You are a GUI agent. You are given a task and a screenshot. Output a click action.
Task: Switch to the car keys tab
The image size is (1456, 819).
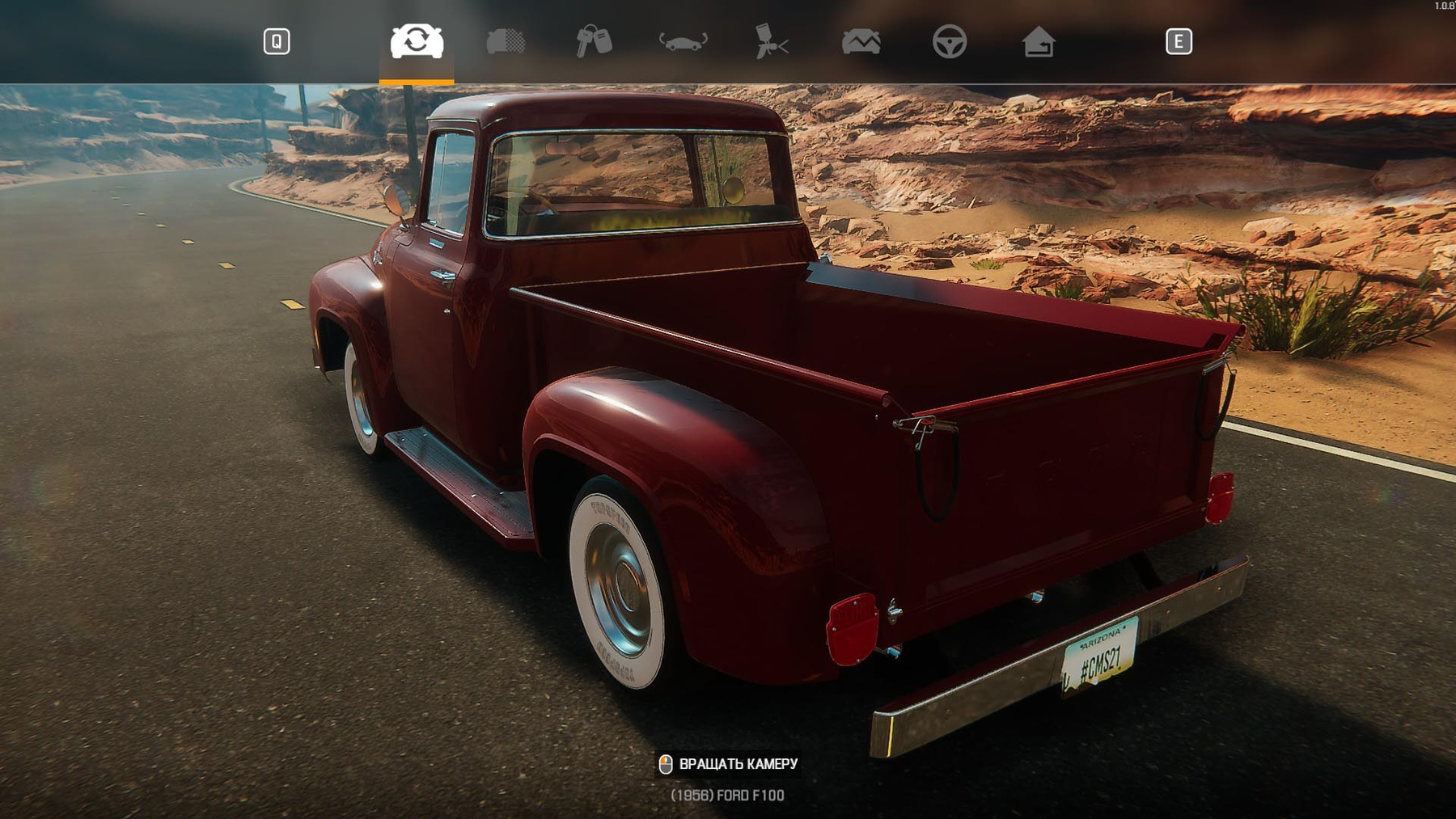(x=594, y=41)
